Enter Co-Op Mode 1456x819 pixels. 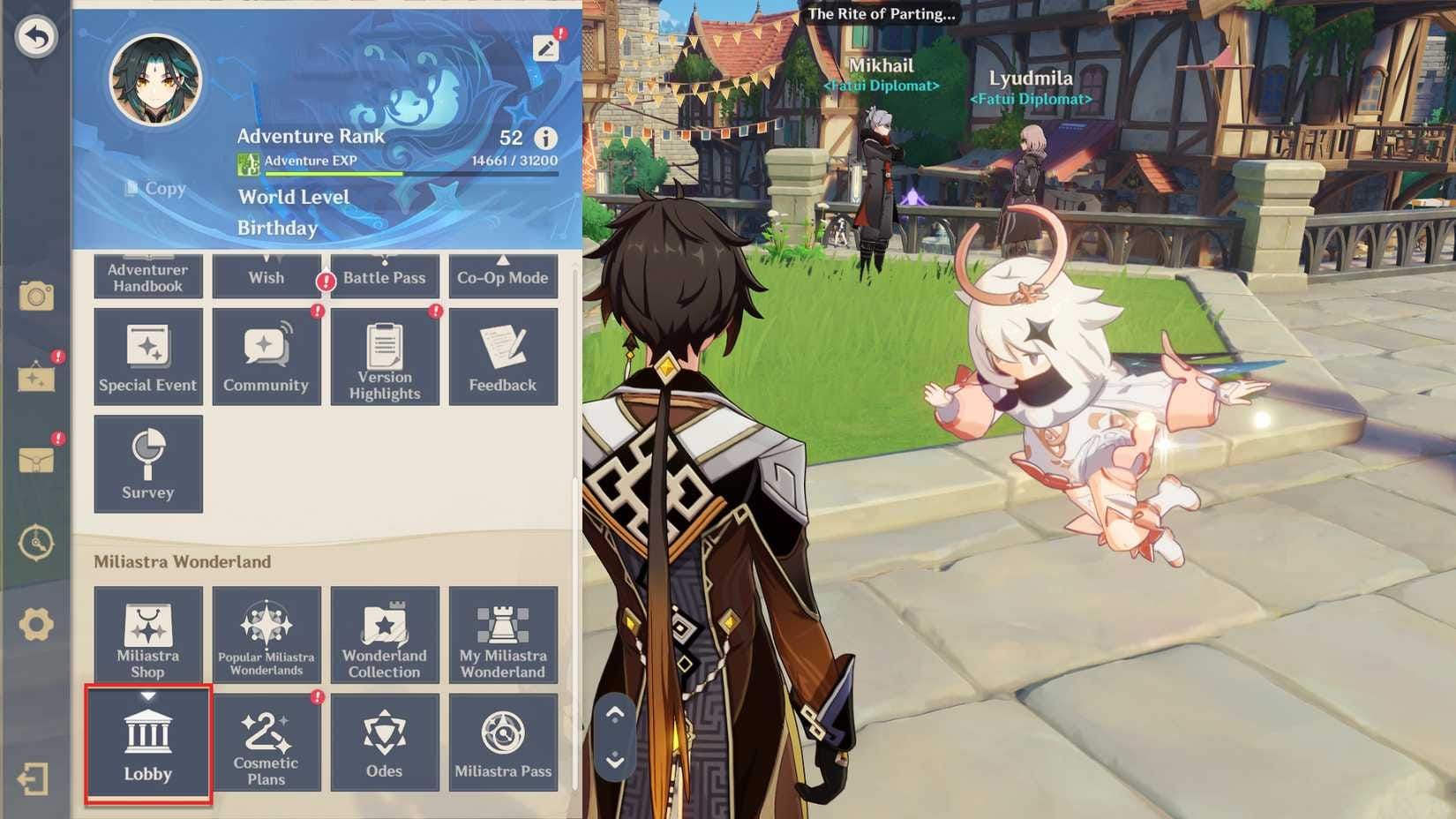503,274
